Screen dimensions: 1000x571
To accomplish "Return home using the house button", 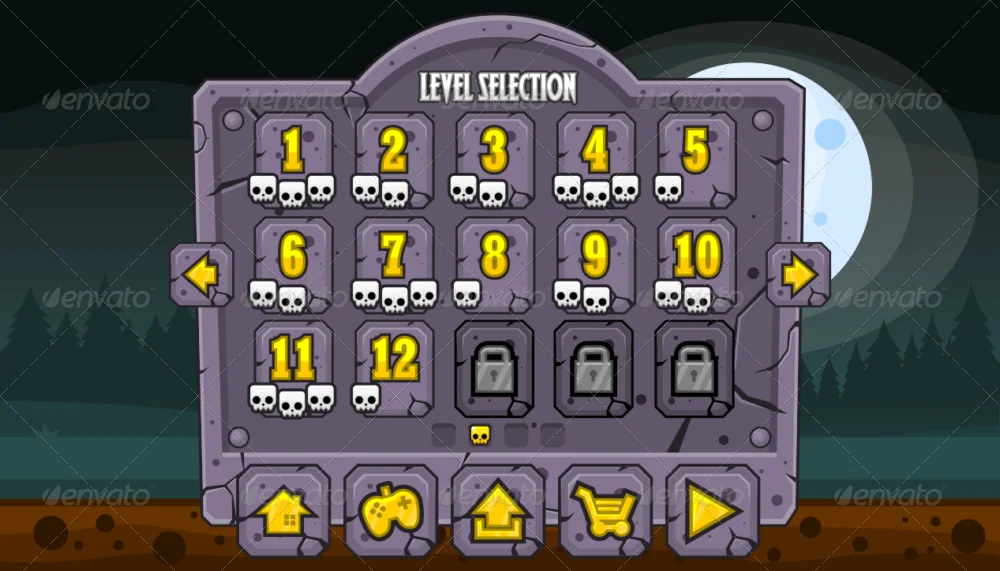I will click(x=283, y=511).
